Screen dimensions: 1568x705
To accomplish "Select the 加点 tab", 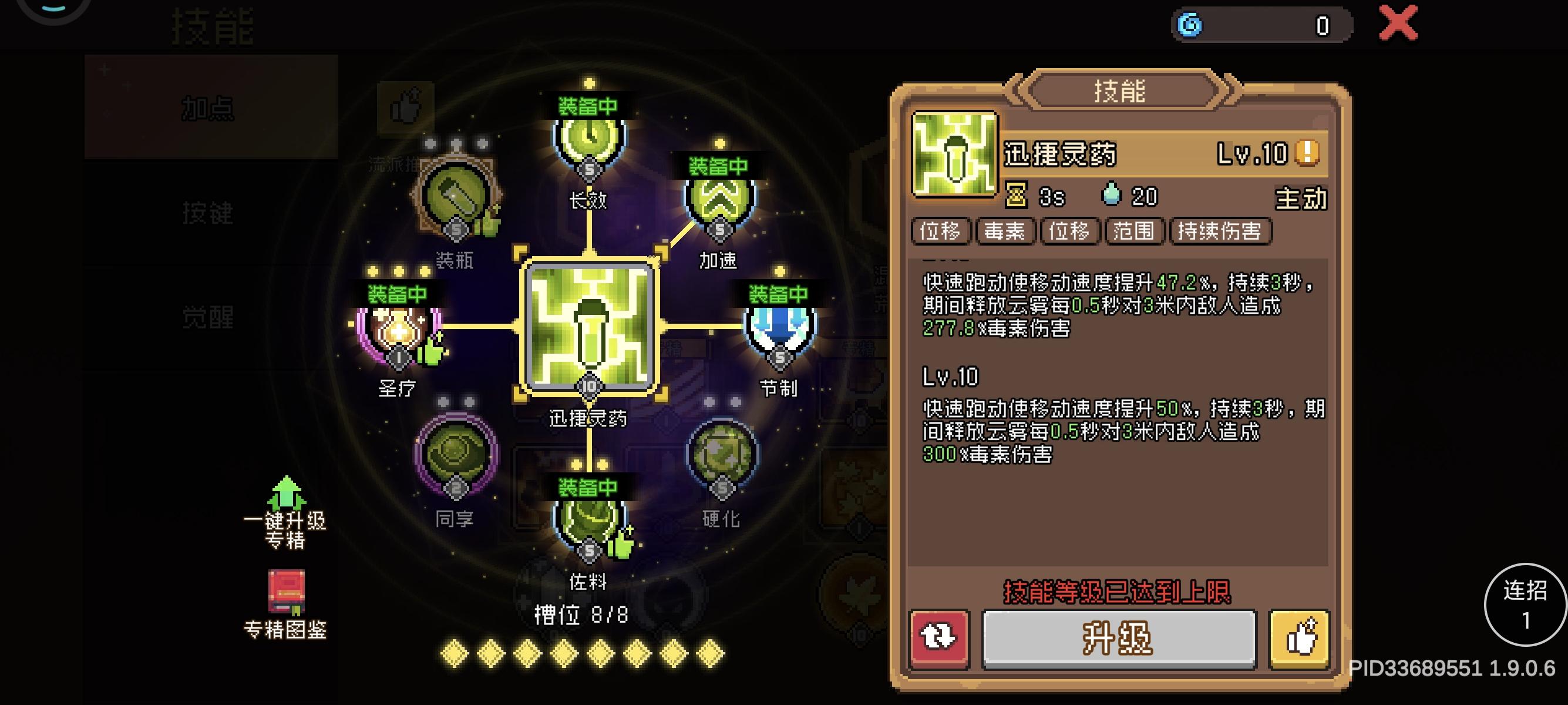I will [207, 108].
